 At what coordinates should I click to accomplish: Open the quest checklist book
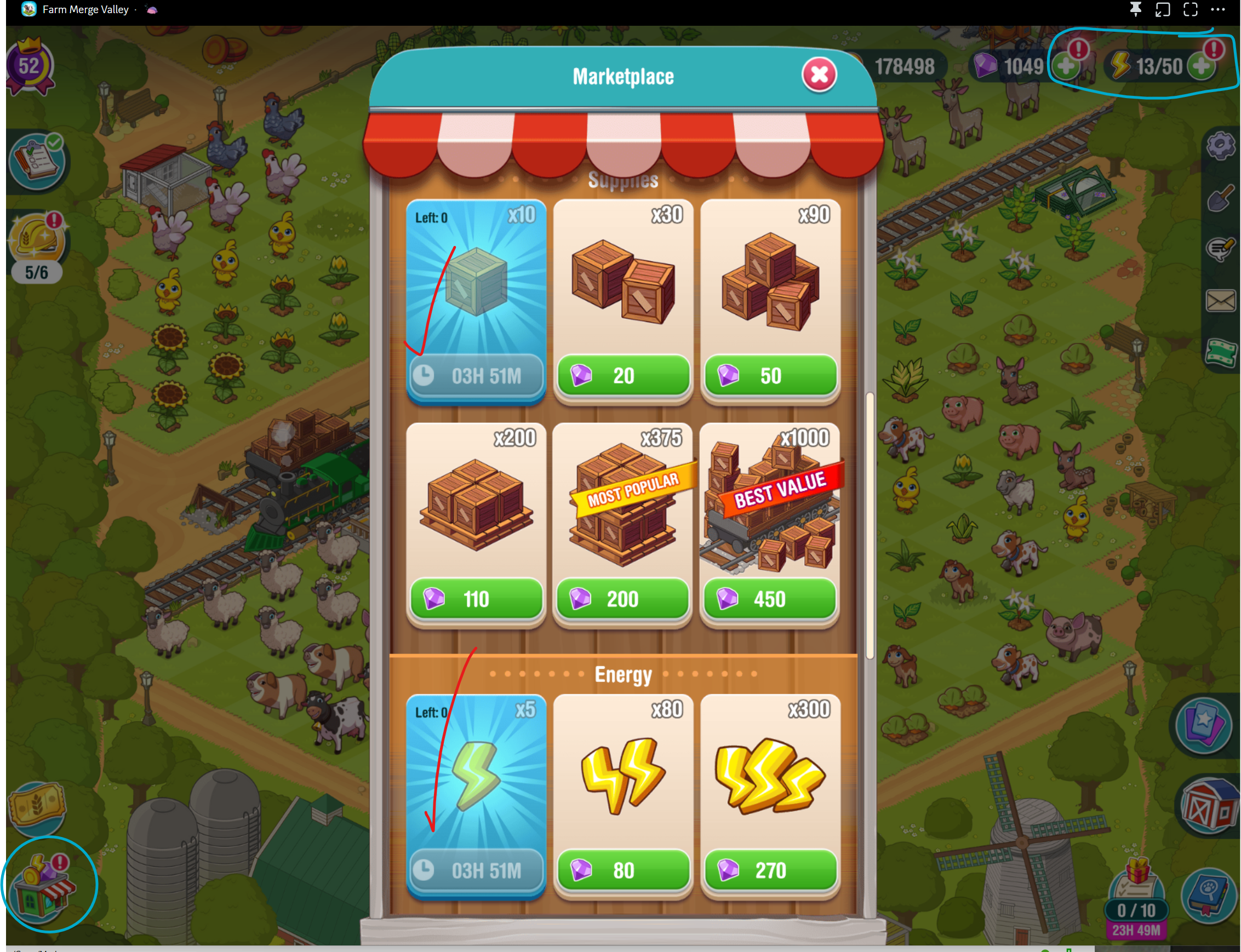(37, 162)
